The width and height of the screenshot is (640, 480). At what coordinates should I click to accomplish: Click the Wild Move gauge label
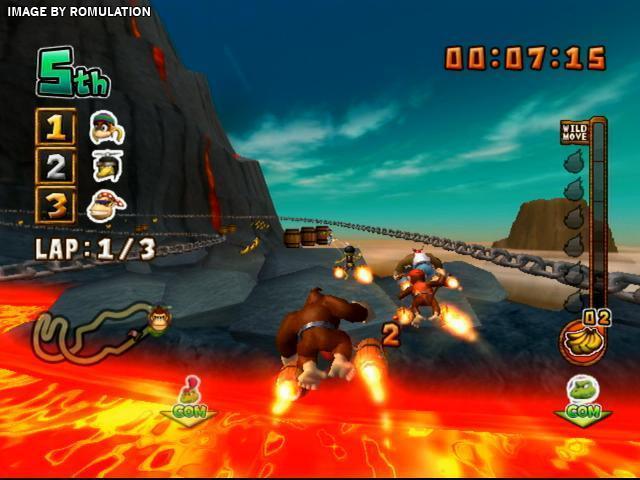coord(574,130)
